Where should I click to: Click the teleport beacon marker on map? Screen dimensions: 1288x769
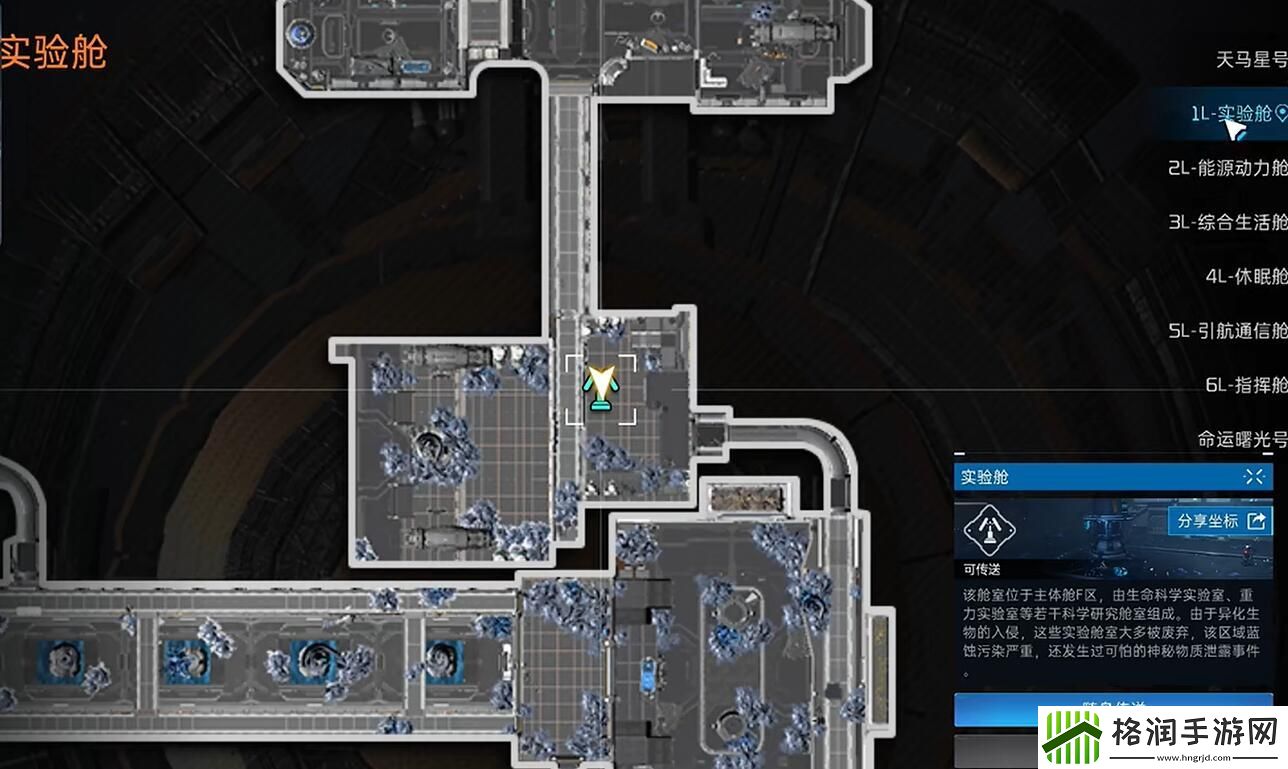[x=600, y=389]
